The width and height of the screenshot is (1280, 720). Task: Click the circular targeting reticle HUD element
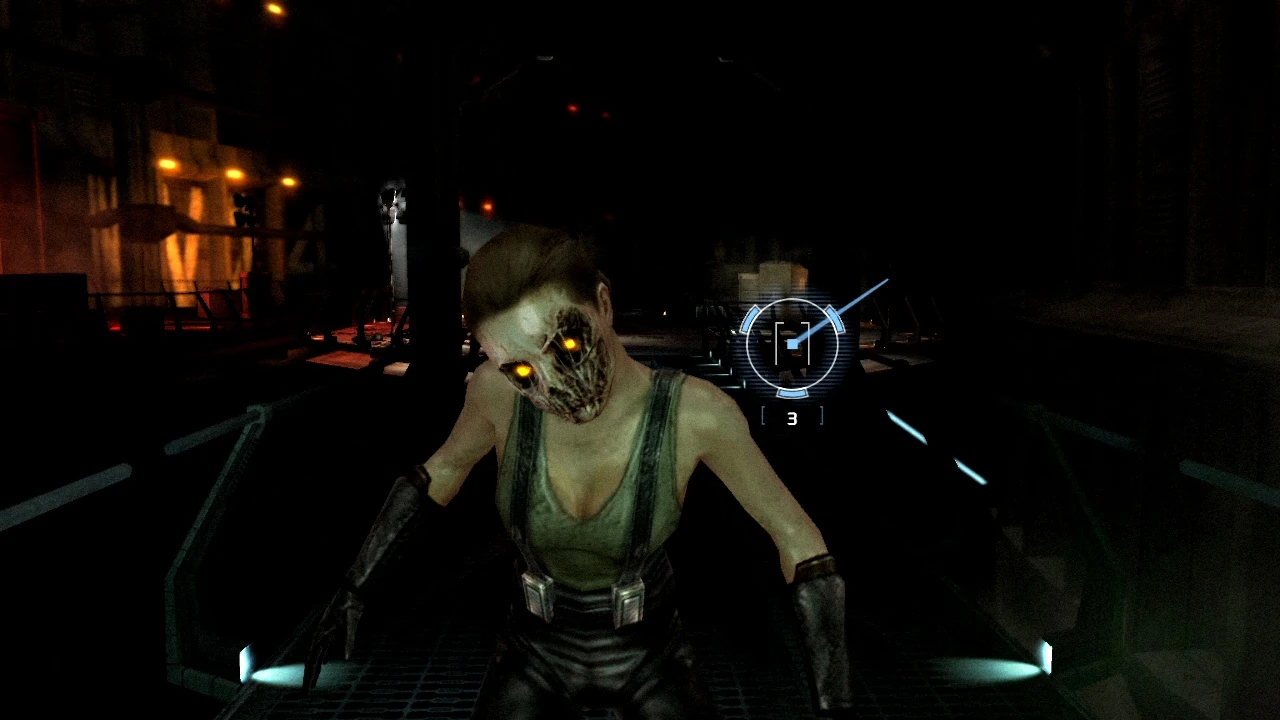pos(795,344)
